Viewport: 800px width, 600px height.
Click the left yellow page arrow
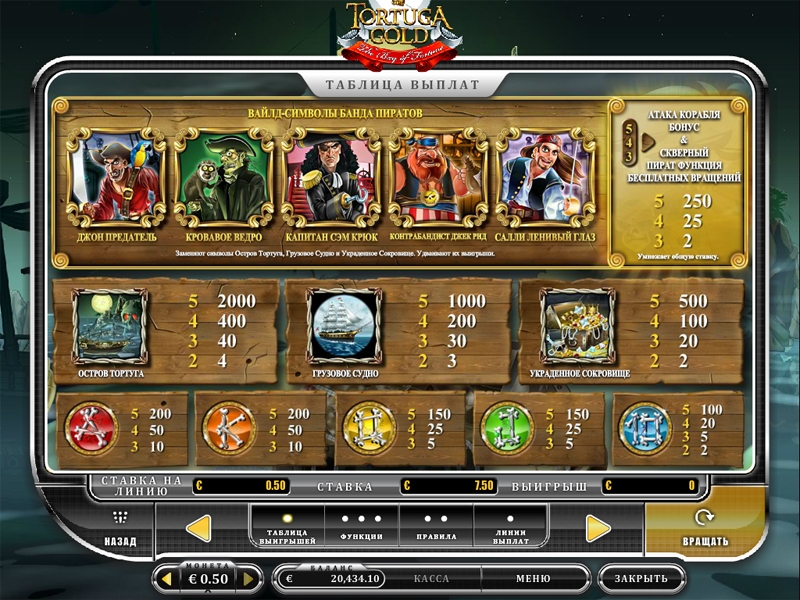(x=199, y=528)
